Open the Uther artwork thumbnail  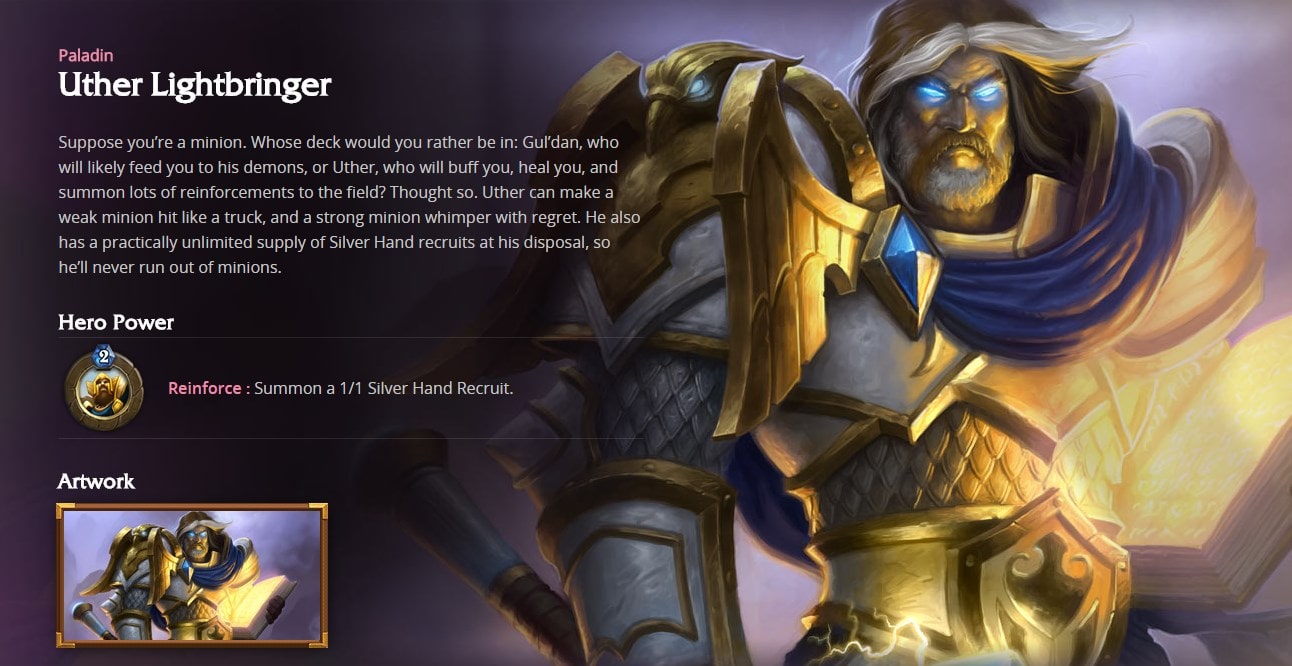pyautogui.click(x=192, y=575)
